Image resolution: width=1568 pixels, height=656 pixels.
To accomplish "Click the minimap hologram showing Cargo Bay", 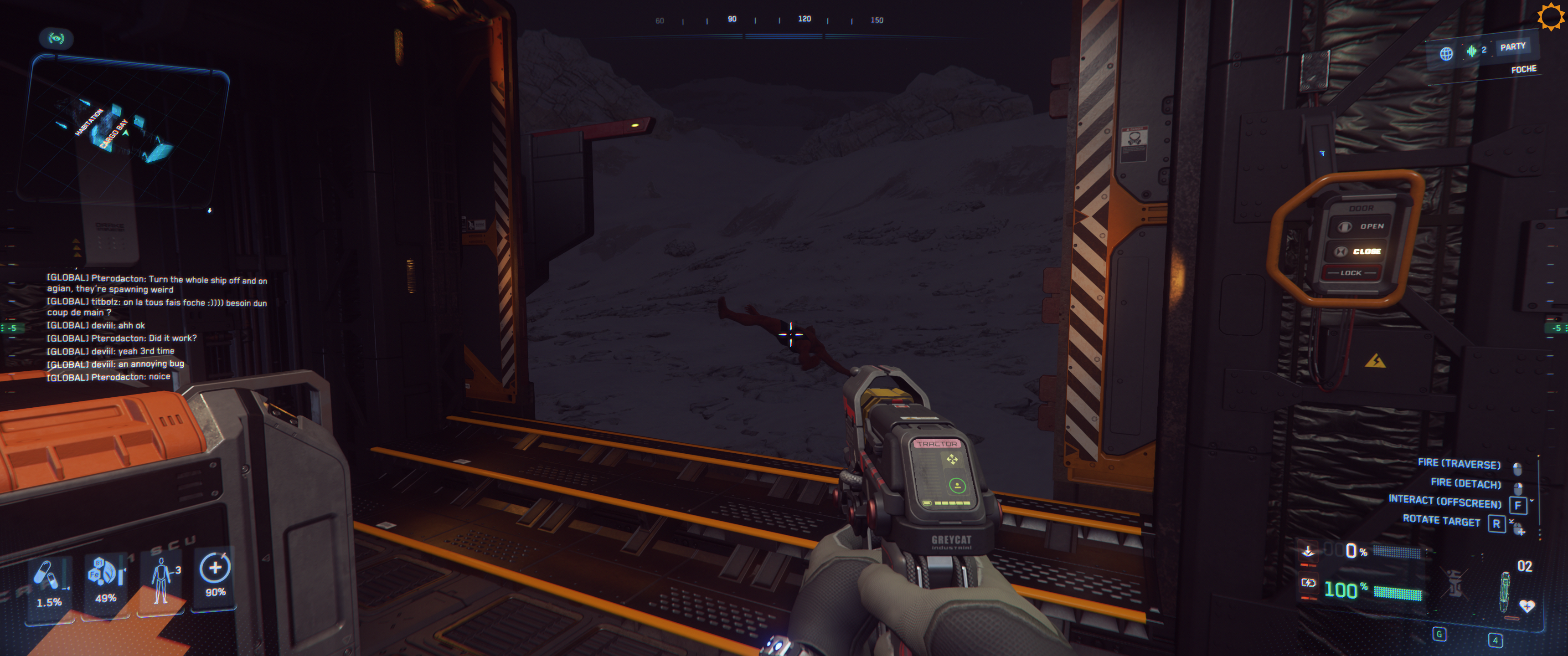I will click(x=122, y=131).
